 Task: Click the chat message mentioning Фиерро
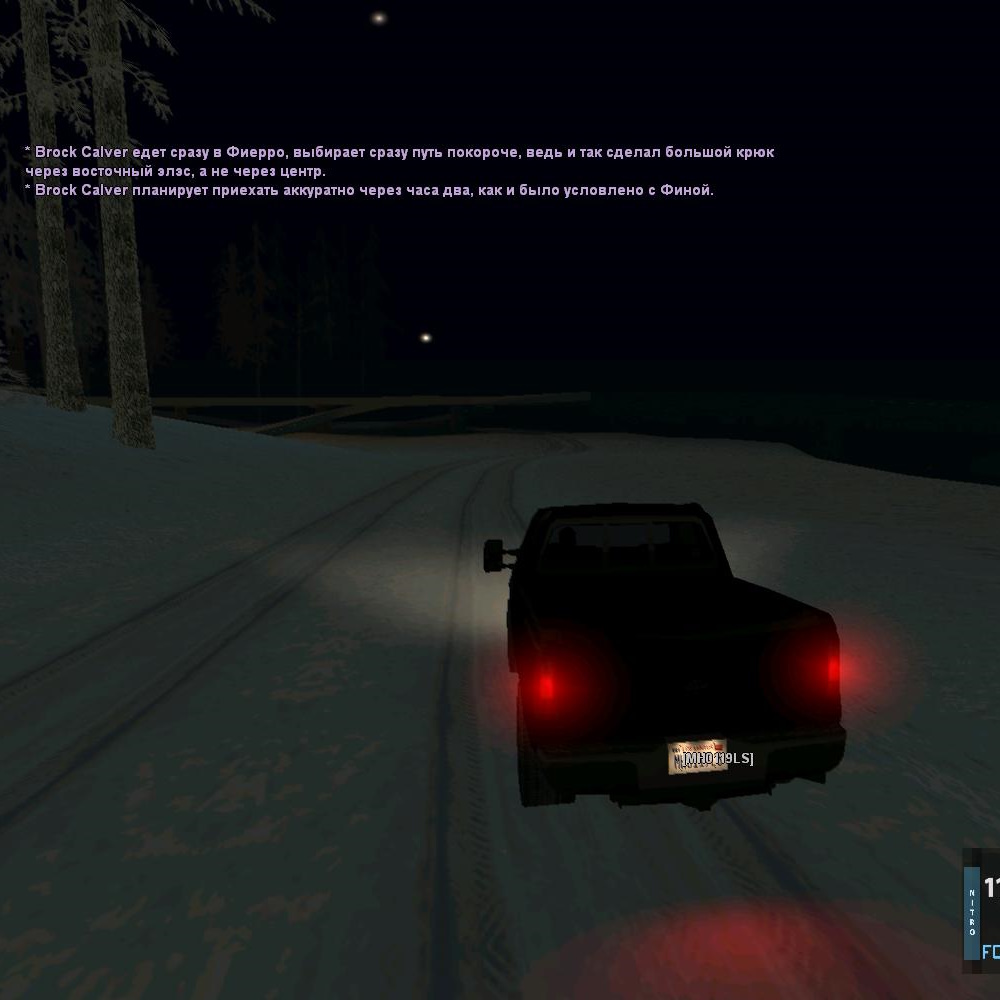click(400, 153)
